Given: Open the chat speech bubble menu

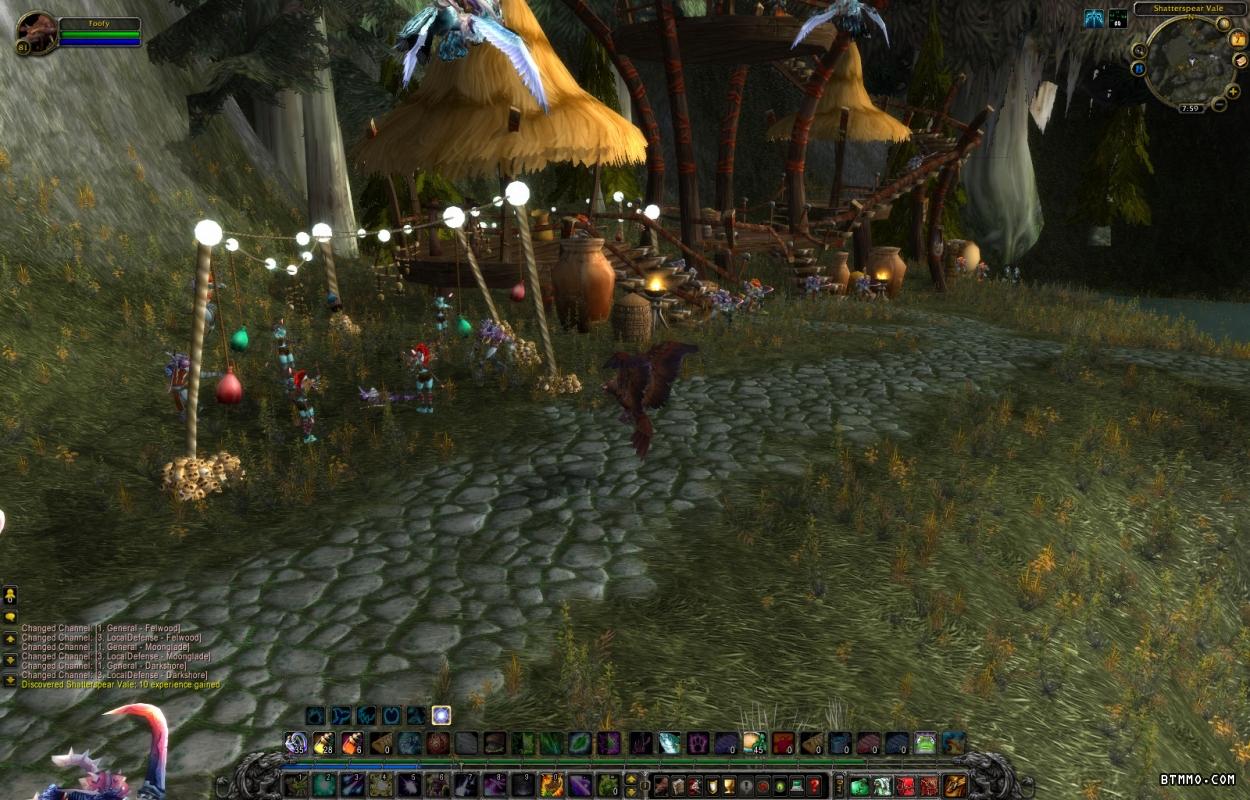Looking at the screenshot, I should pyautogui.click(x=10, y=617).
